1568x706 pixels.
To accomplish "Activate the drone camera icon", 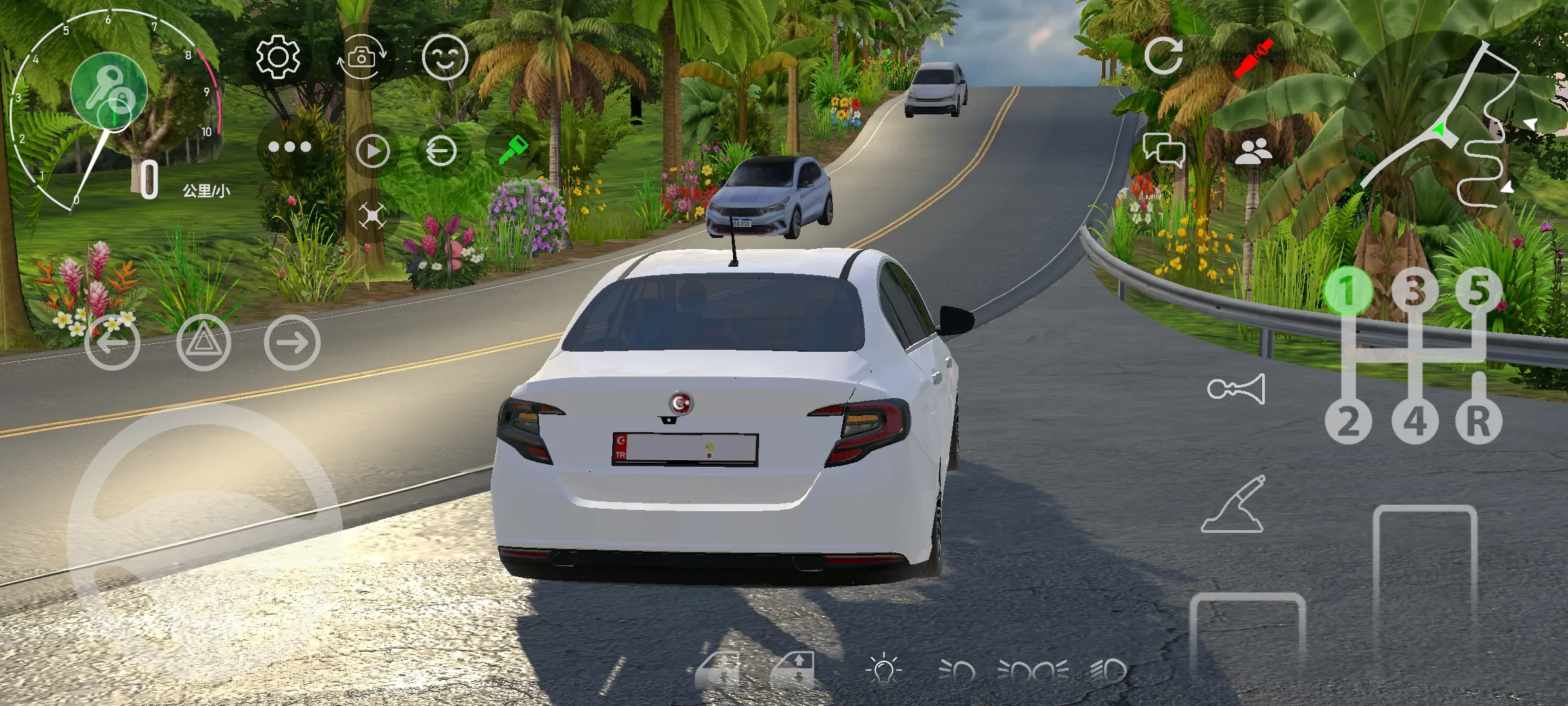I will coord(372,216).
